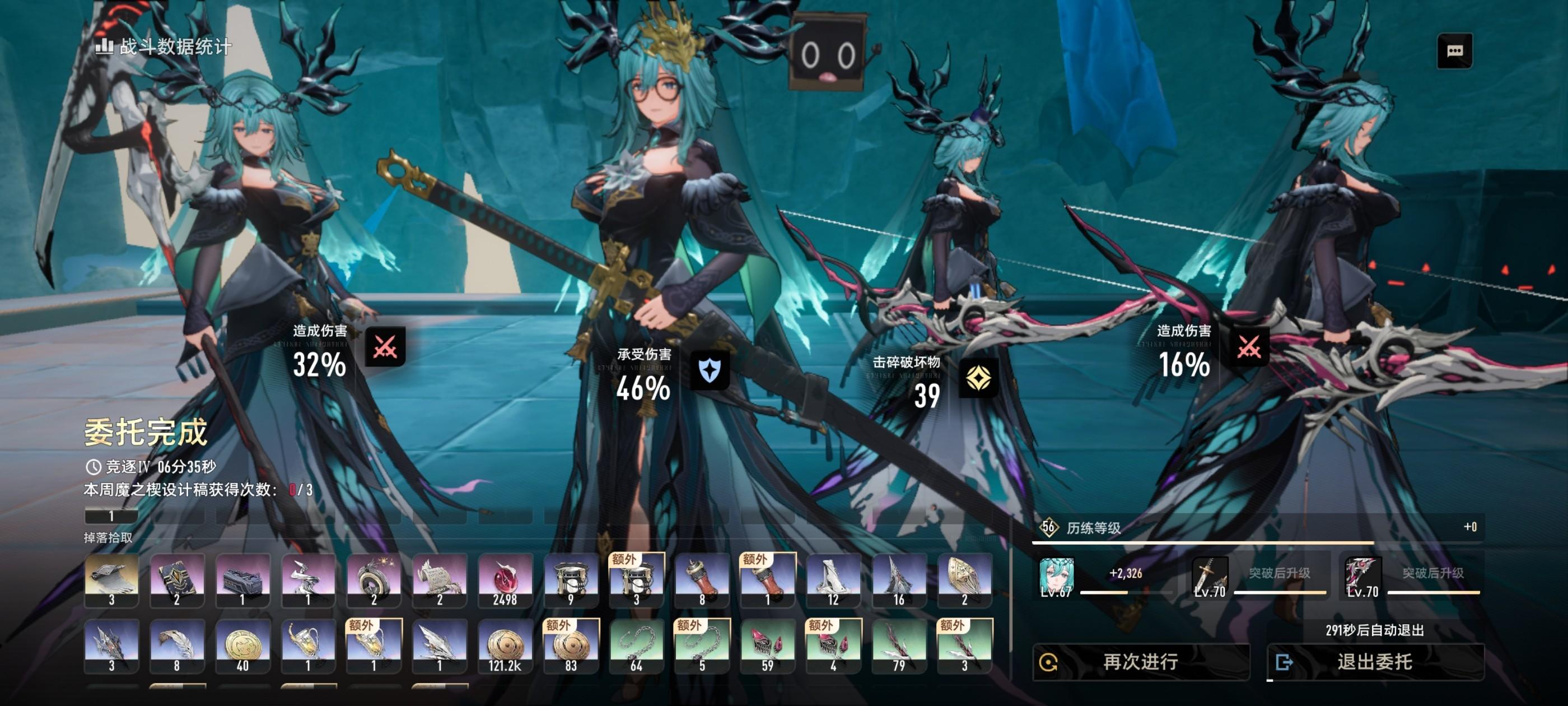Viewport: 1568px width, 706px height.
Task: Inspect the bronze disc drop showing 121.2k
Action: click(505, 645)
